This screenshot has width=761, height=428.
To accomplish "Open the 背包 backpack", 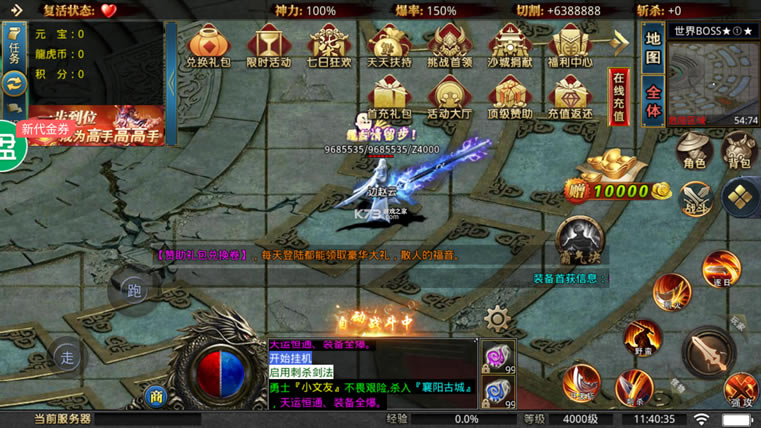I will [x=739, y=150].
